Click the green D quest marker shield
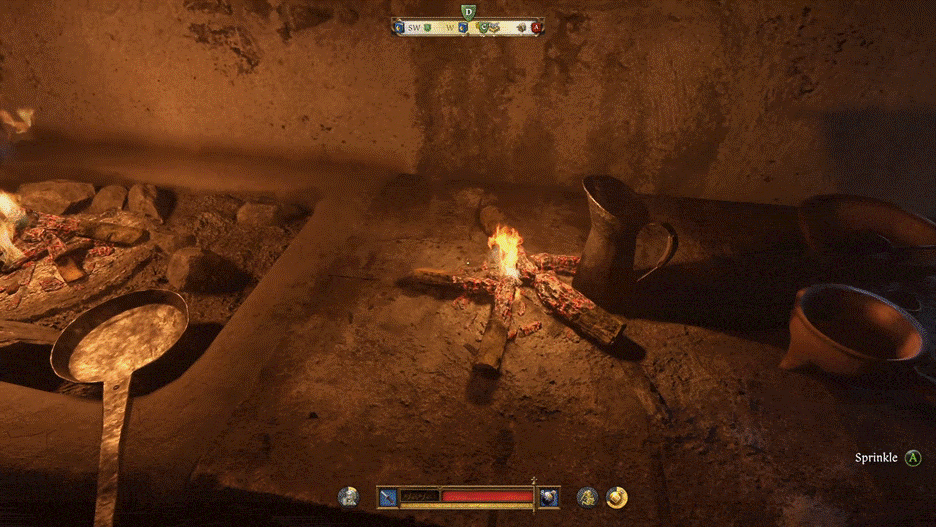This screenshot has height=527, width=936. (468, 12)
